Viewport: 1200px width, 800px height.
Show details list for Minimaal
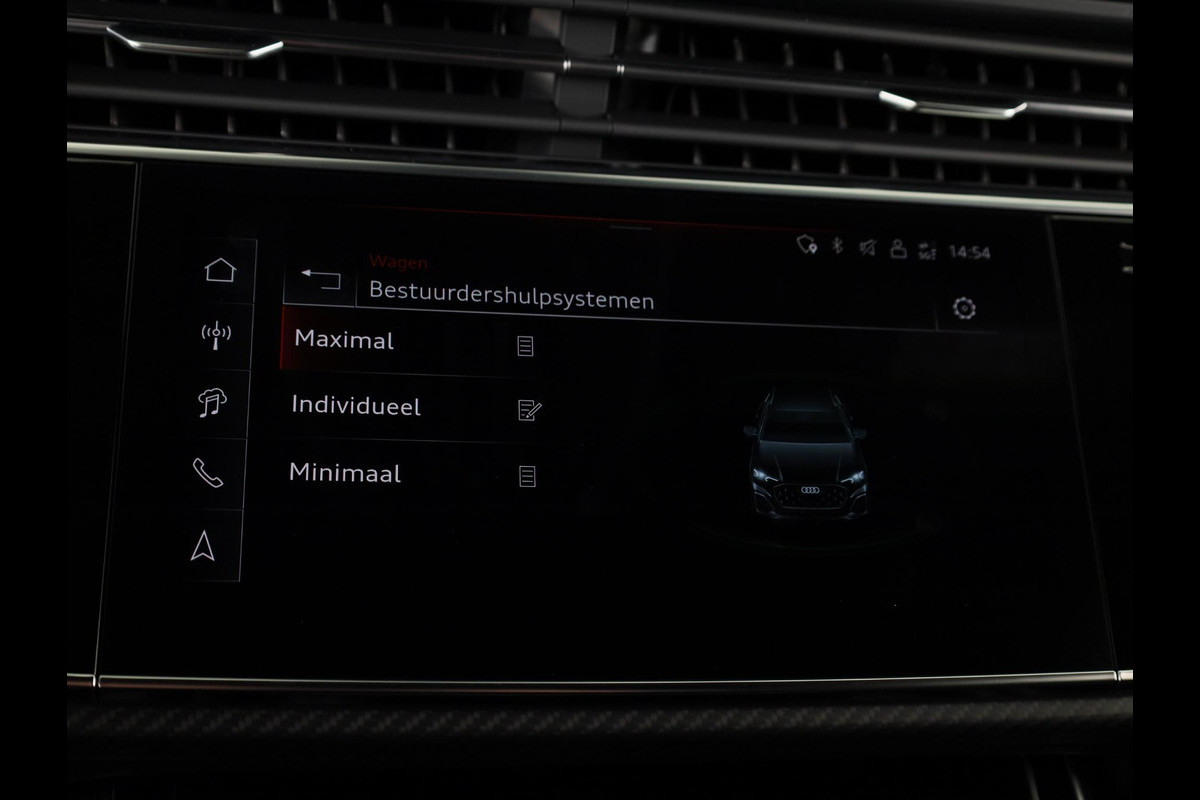[x=527, y=476]
